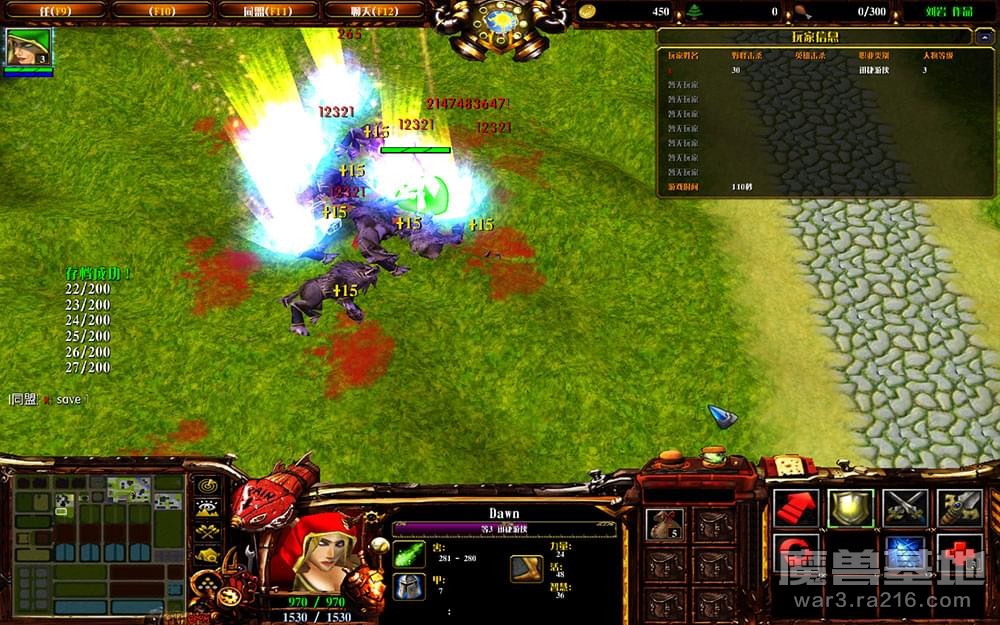Viewport: 1000px width, 625px height.
Task: Activate the crossed swords Attack command
Action: coord(904,507)
